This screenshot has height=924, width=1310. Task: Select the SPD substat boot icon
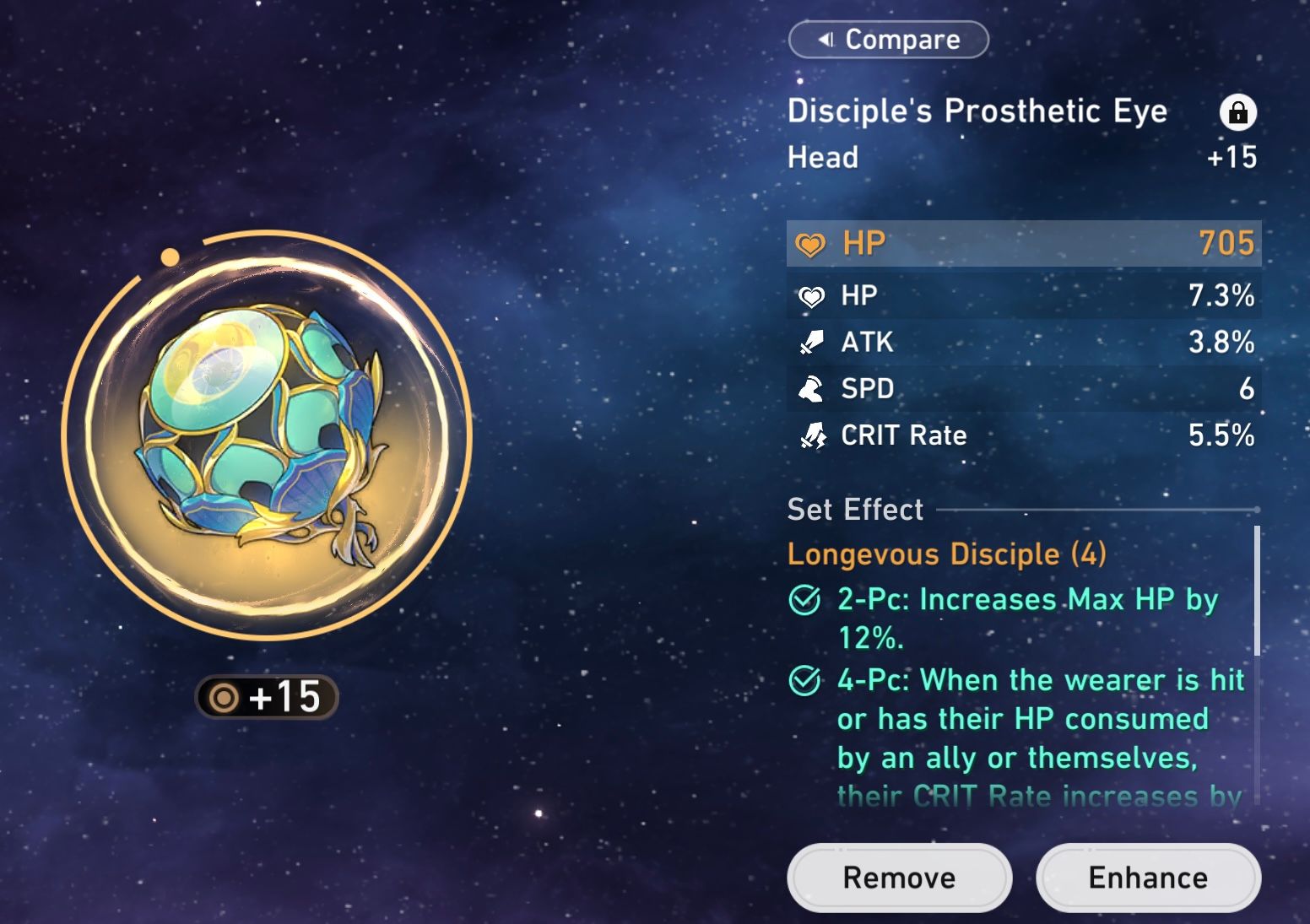(x=810, y=388)
